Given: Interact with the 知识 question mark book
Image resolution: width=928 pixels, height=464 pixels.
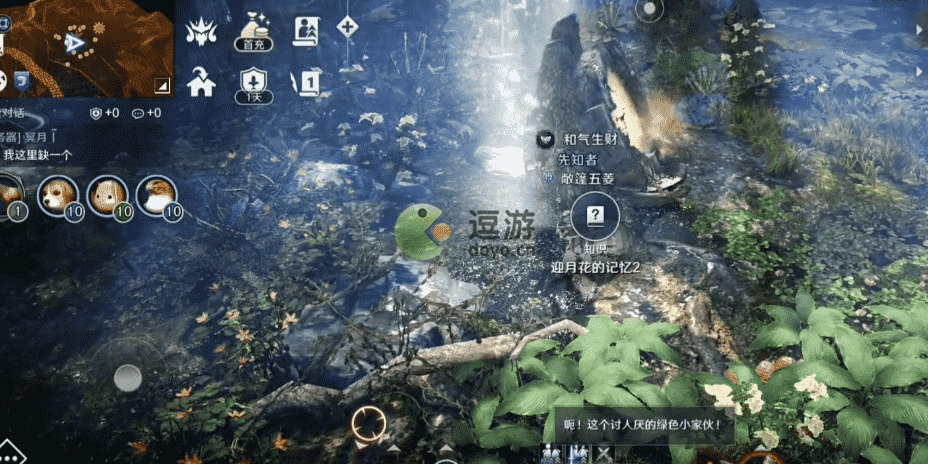Looking at the screenshot, I should [x=595, y=215].
